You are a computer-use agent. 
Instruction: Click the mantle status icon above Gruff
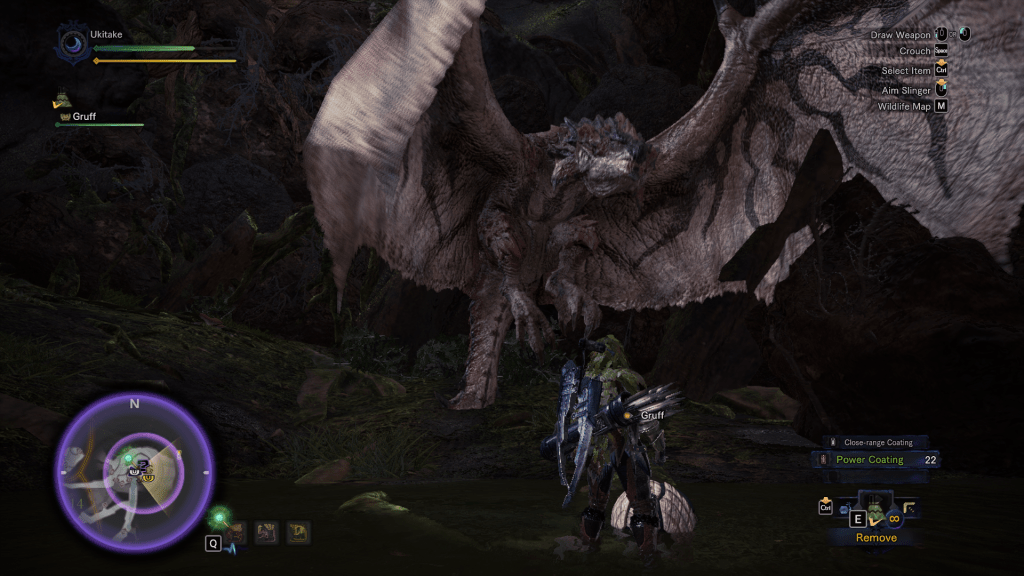click(62, 99)
